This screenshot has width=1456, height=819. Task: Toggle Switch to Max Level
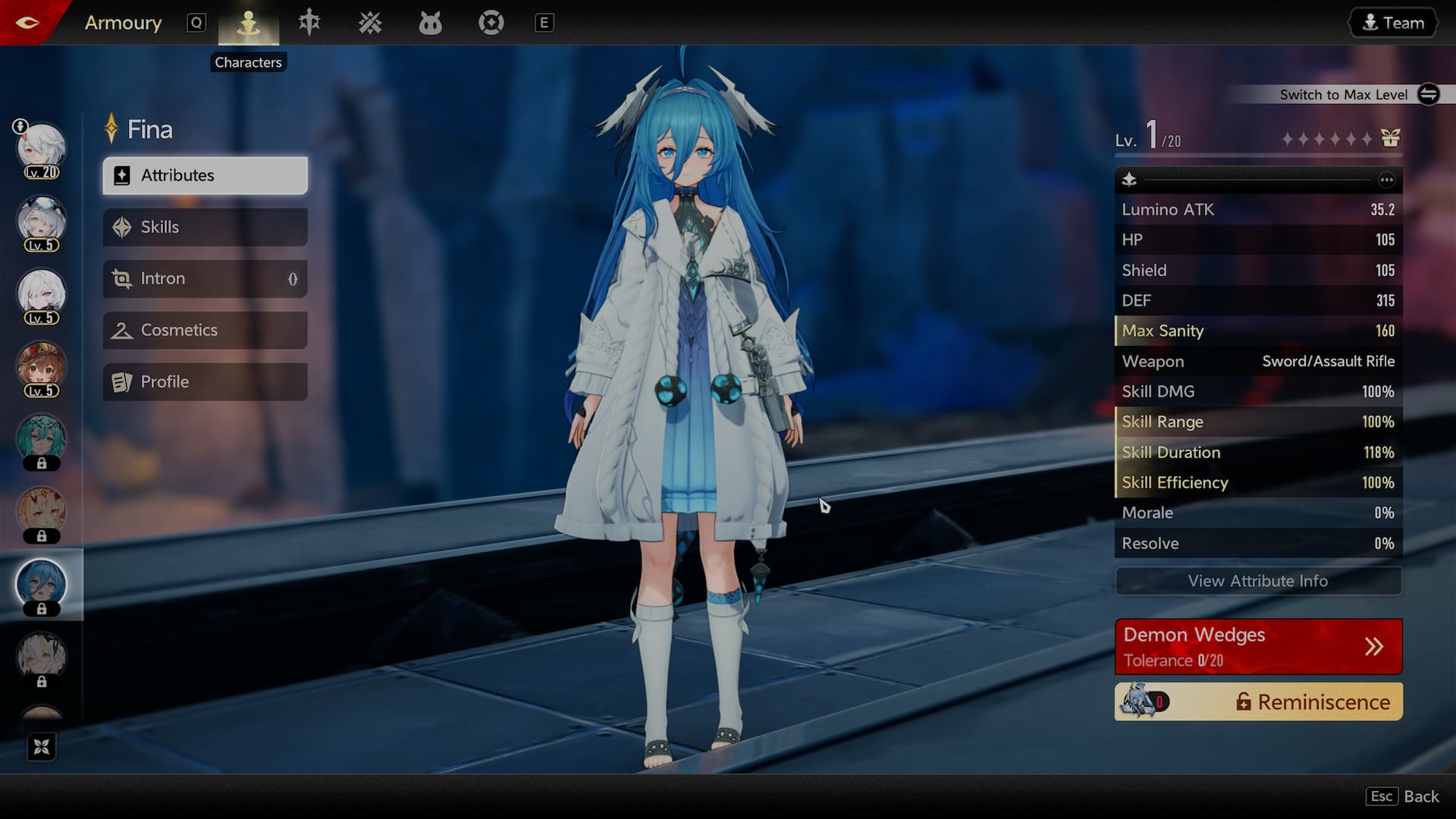tap(1428, 94)
